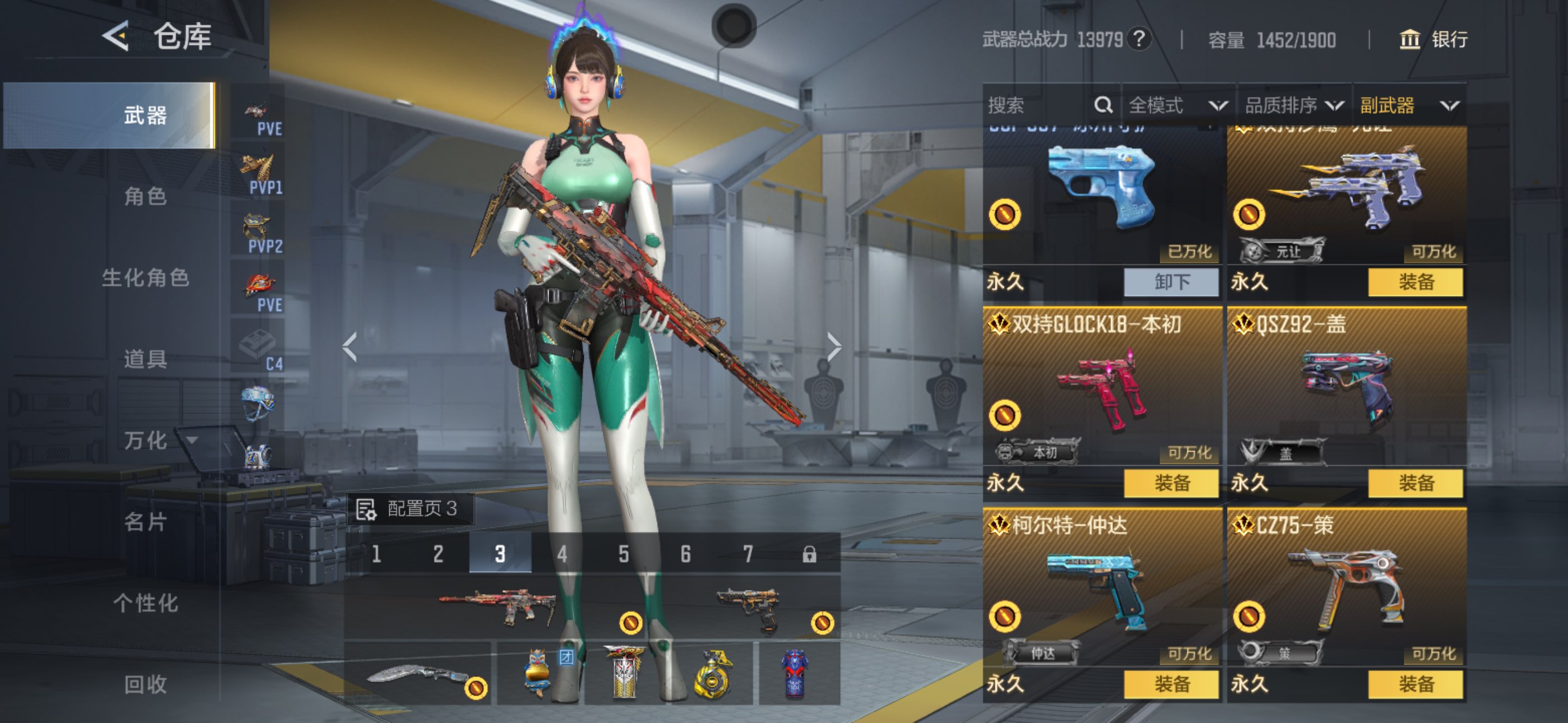1568x723 pixels.
Task: Switch to the 道具 section
Action: pyautogui.click(x=145, y=359)
